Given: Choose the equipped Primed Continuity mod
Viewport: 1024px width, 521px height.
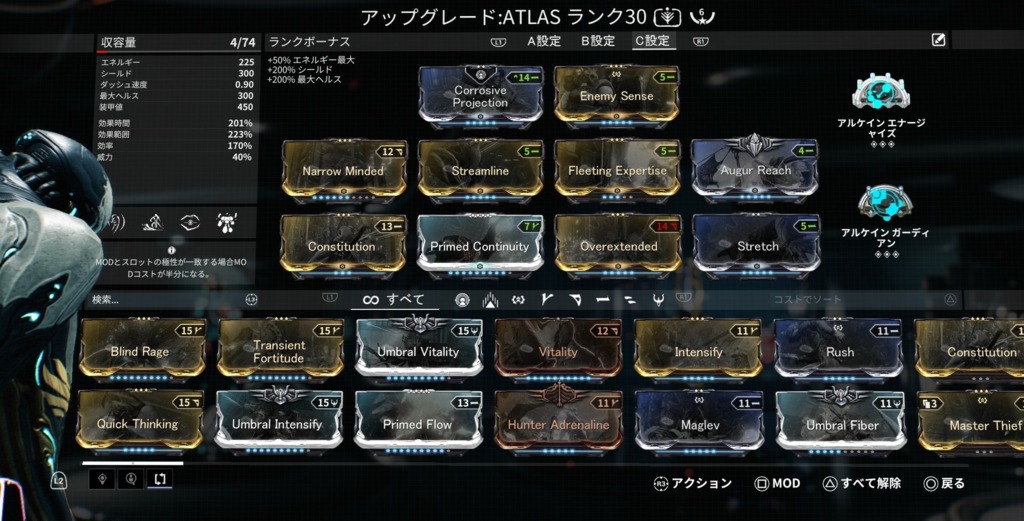Looking at the screenshot, I should pyautogui.click(x=480, y=246).
